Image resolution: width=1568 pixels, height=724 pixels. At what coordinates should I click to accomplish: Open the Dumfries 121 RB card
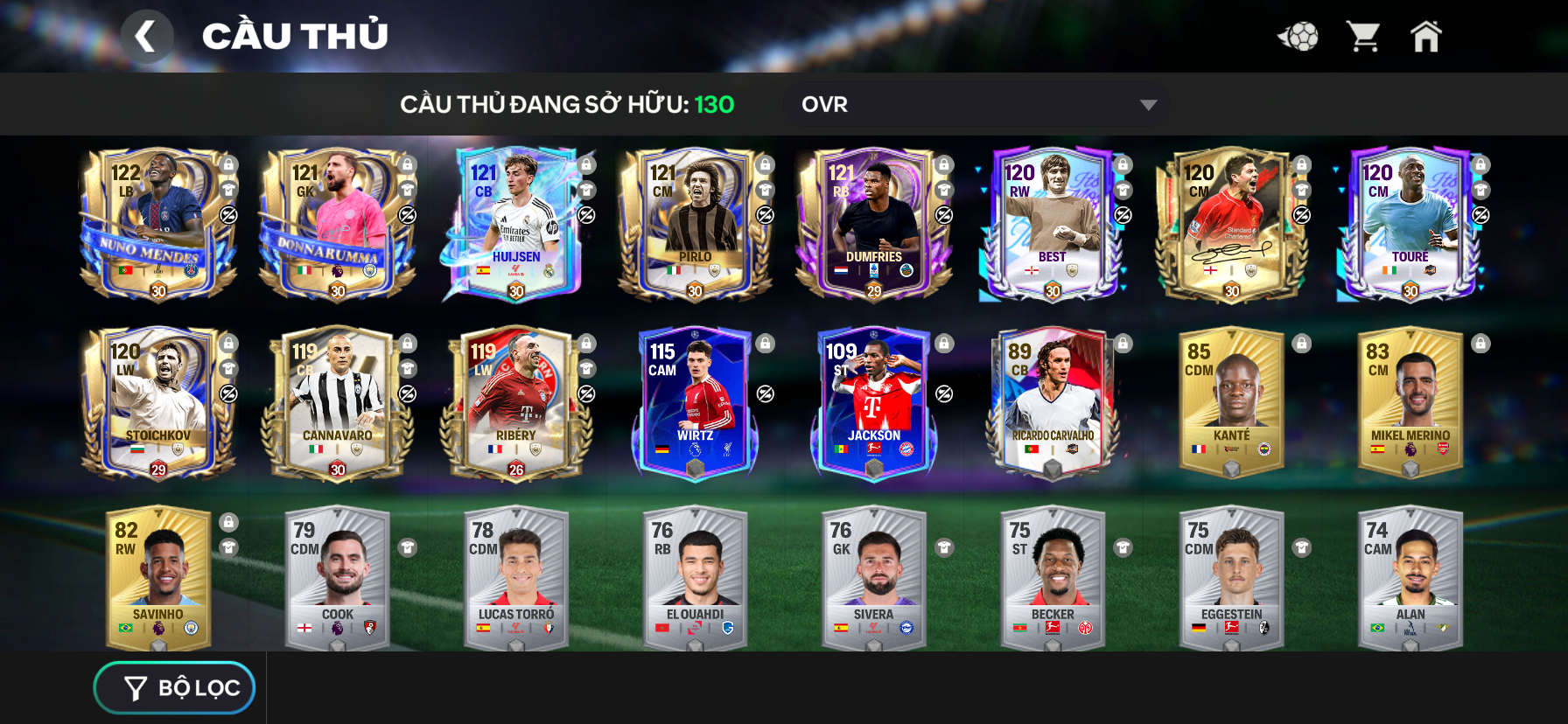[873, 225]
